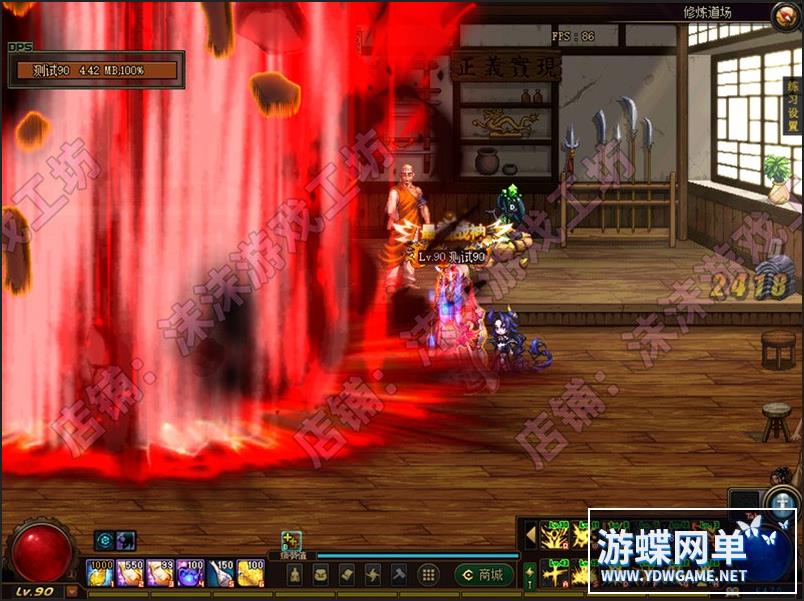Use the consumable slot showing 33
This screenshot has width=804, height=601.
(x=160, y=573)
